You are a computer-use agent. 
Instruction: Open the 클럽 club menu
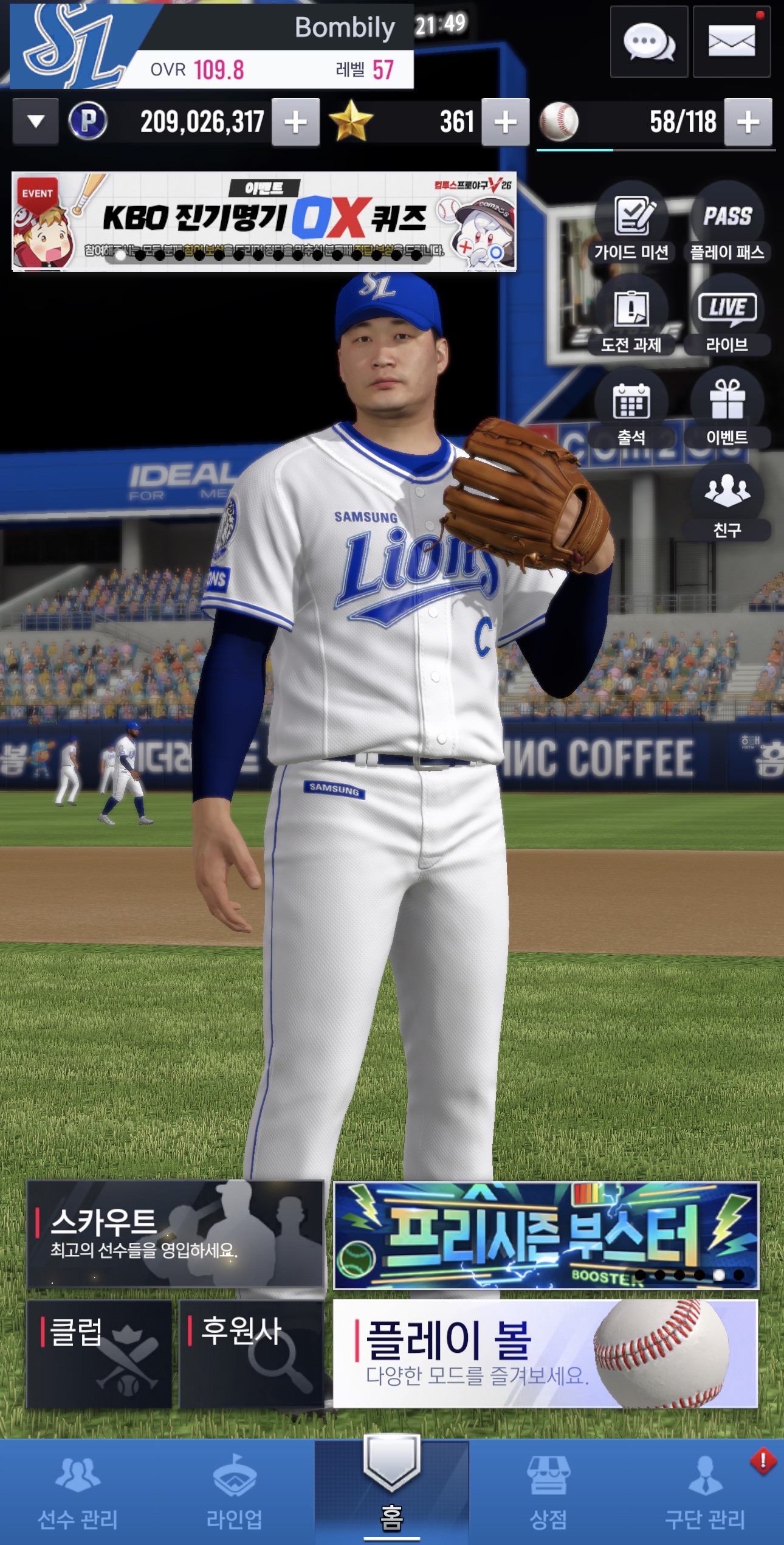[99, 1353]
